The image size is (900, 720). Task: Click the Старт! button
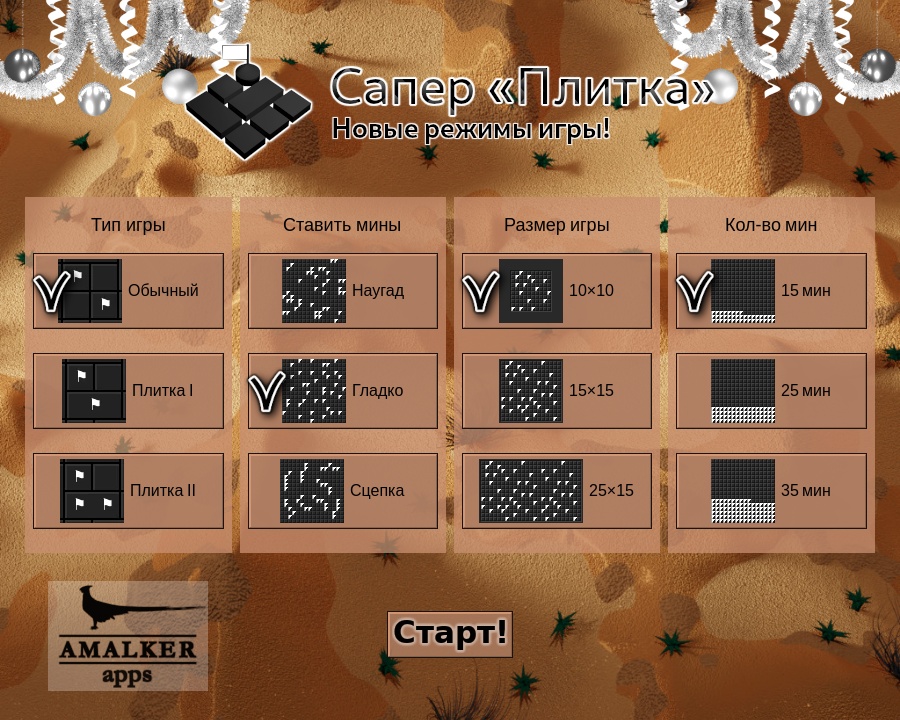click(450, 634)
